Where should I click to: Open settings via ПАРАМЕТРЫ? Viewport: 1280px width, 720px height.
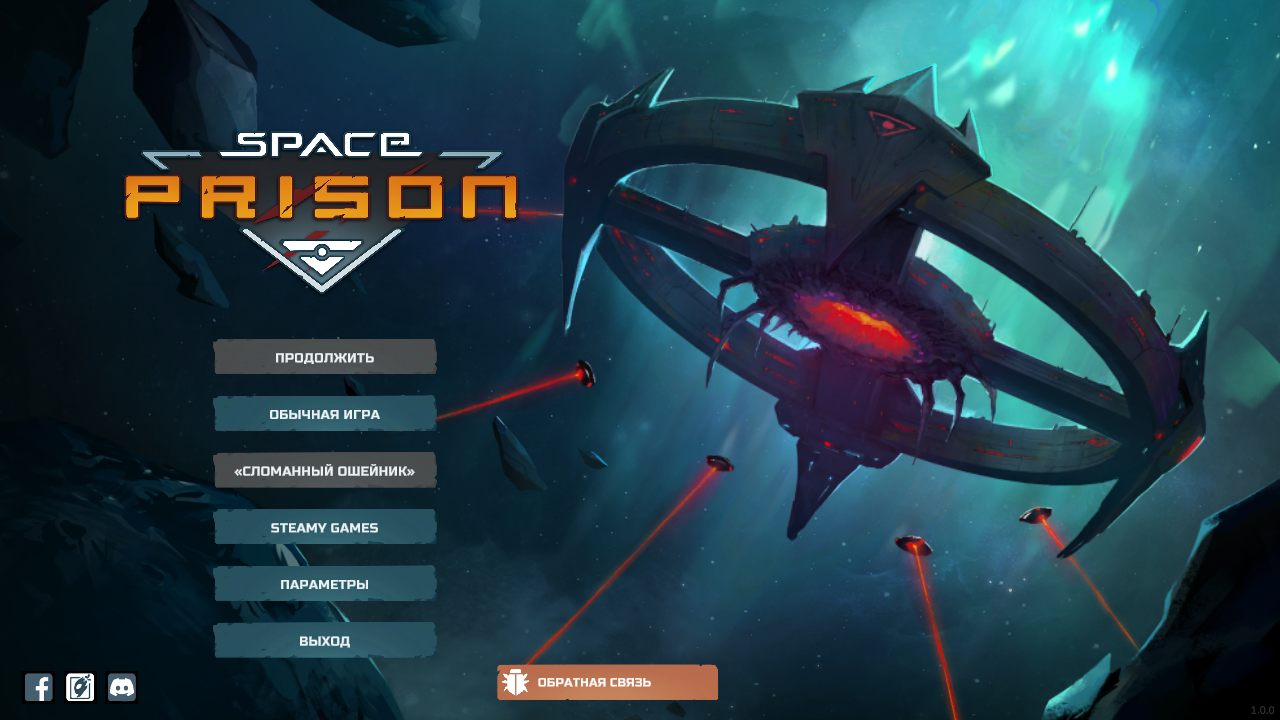click(324, 583)
